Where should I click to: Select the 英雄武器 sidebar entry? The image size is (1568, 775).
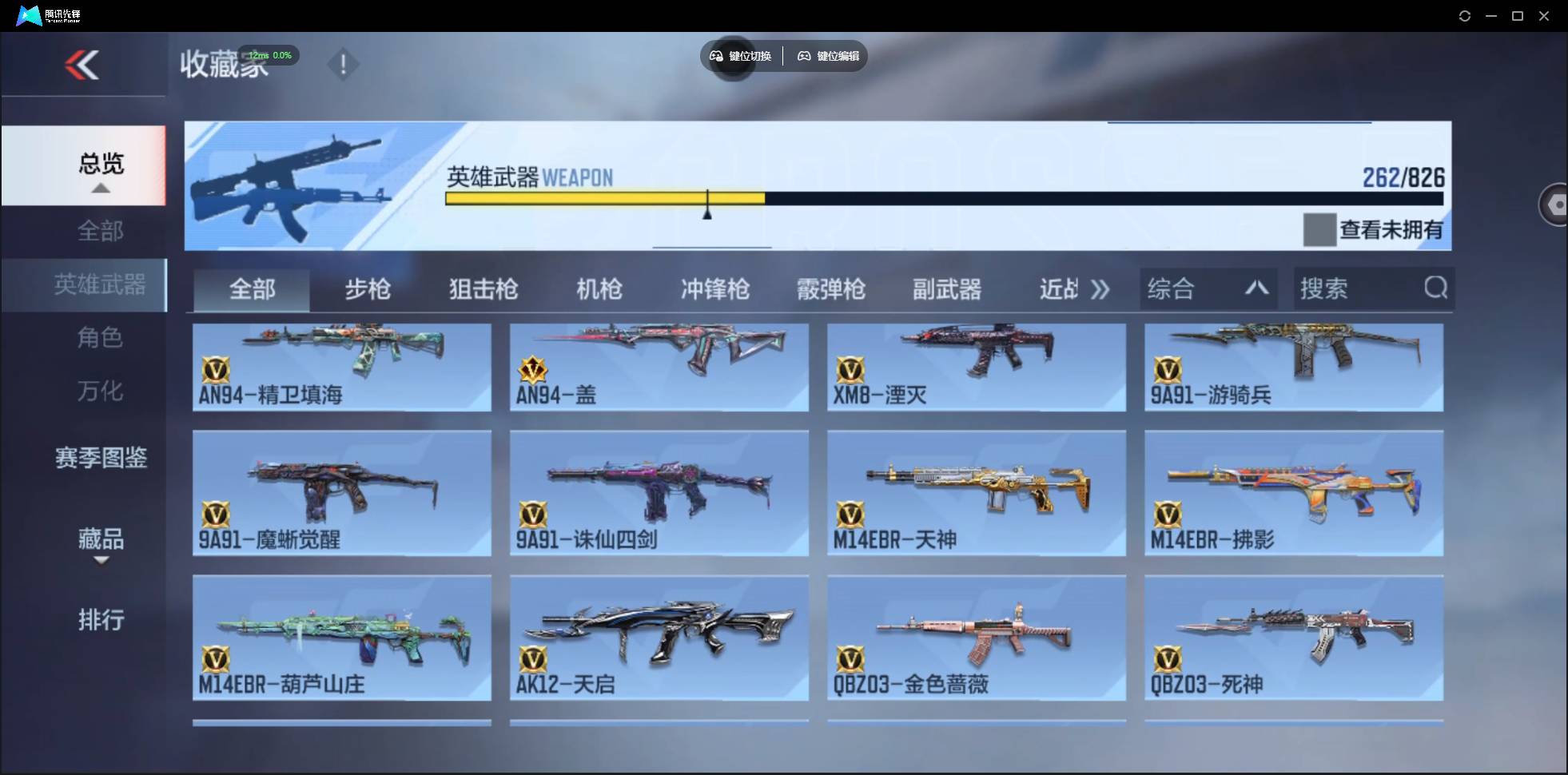point(100,284)
